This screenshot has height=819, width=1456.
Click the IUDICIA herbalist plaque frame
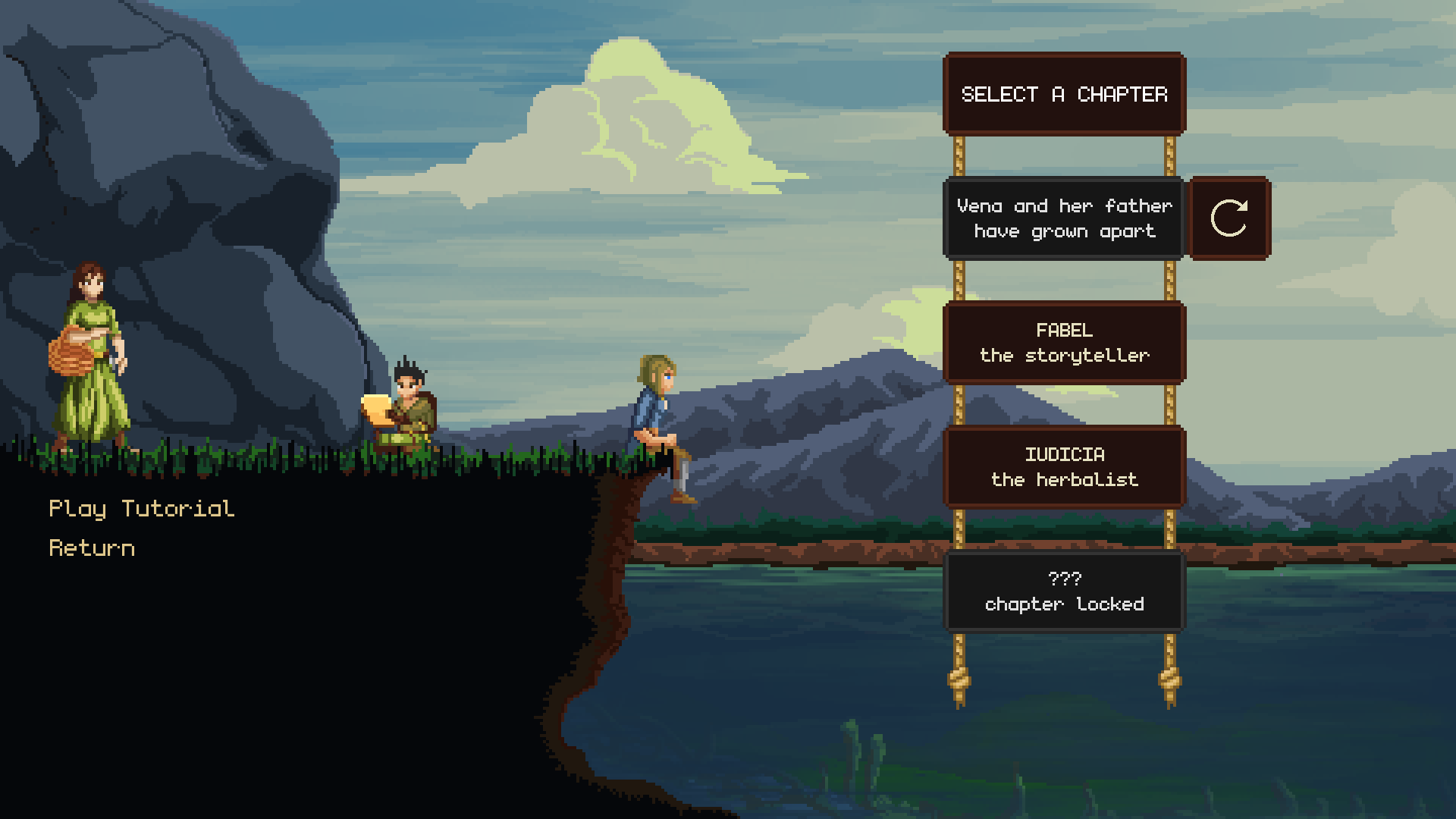1064,467
